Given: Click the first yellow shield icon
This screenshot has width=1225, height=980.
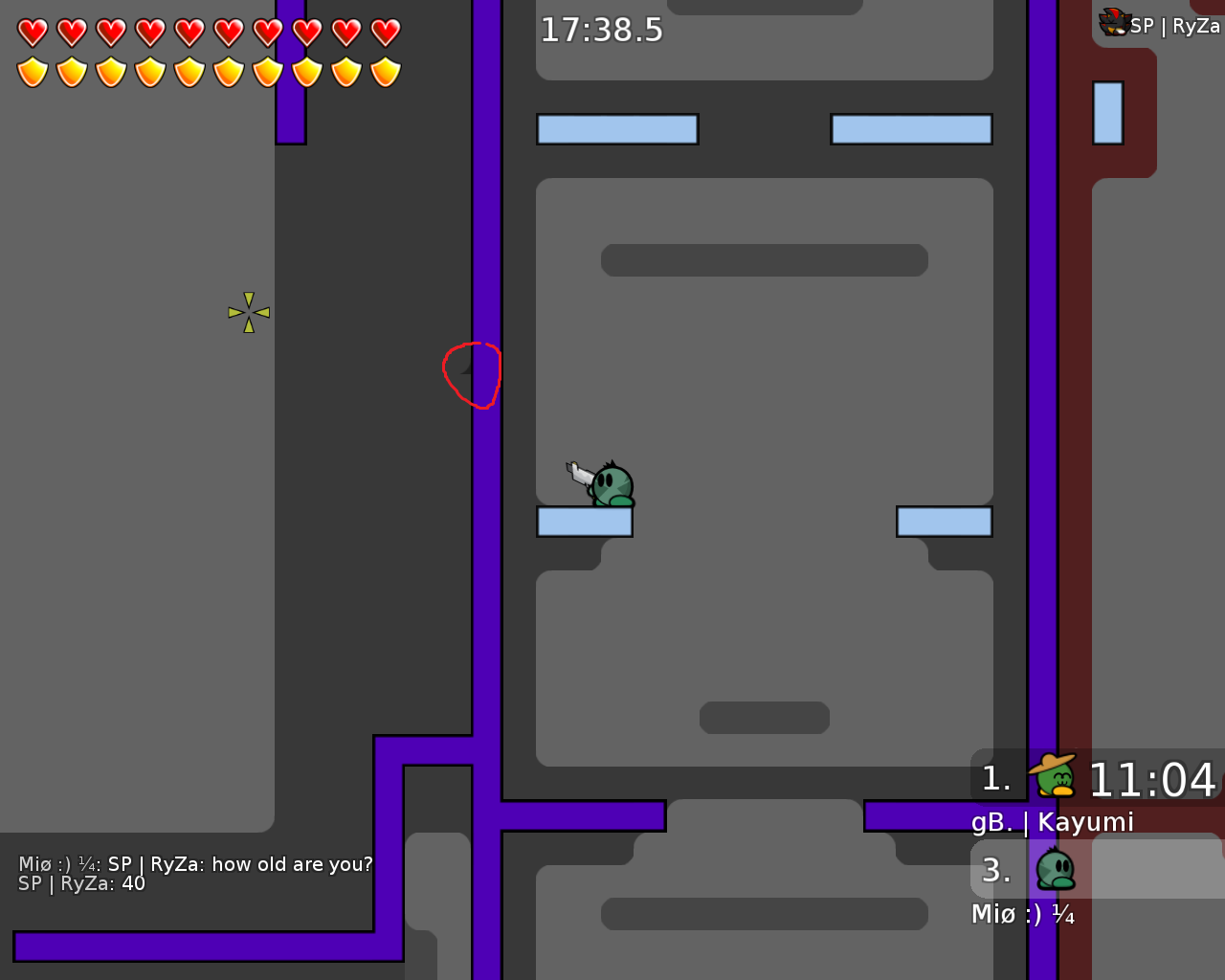Looking at the screenshot, I should tap(32, 71).
